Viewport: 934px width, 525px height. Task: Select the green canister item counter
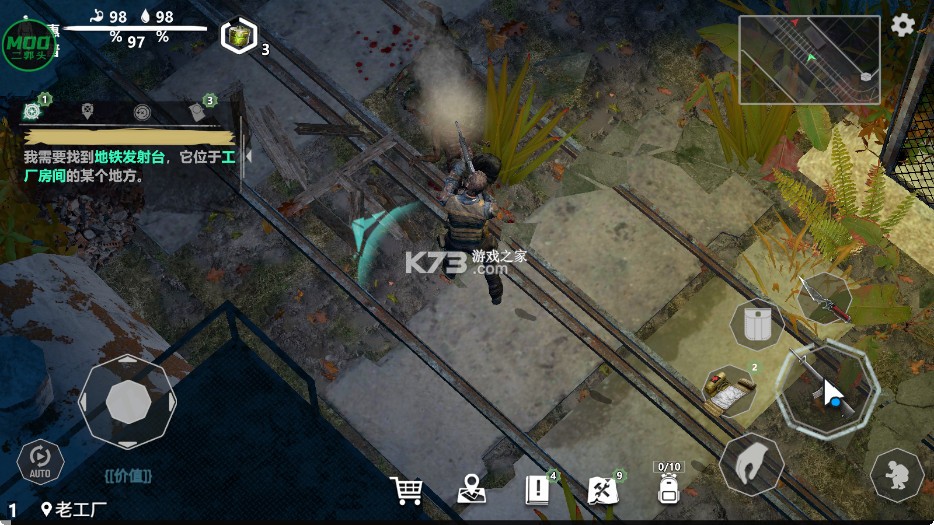tap(240, 37)
